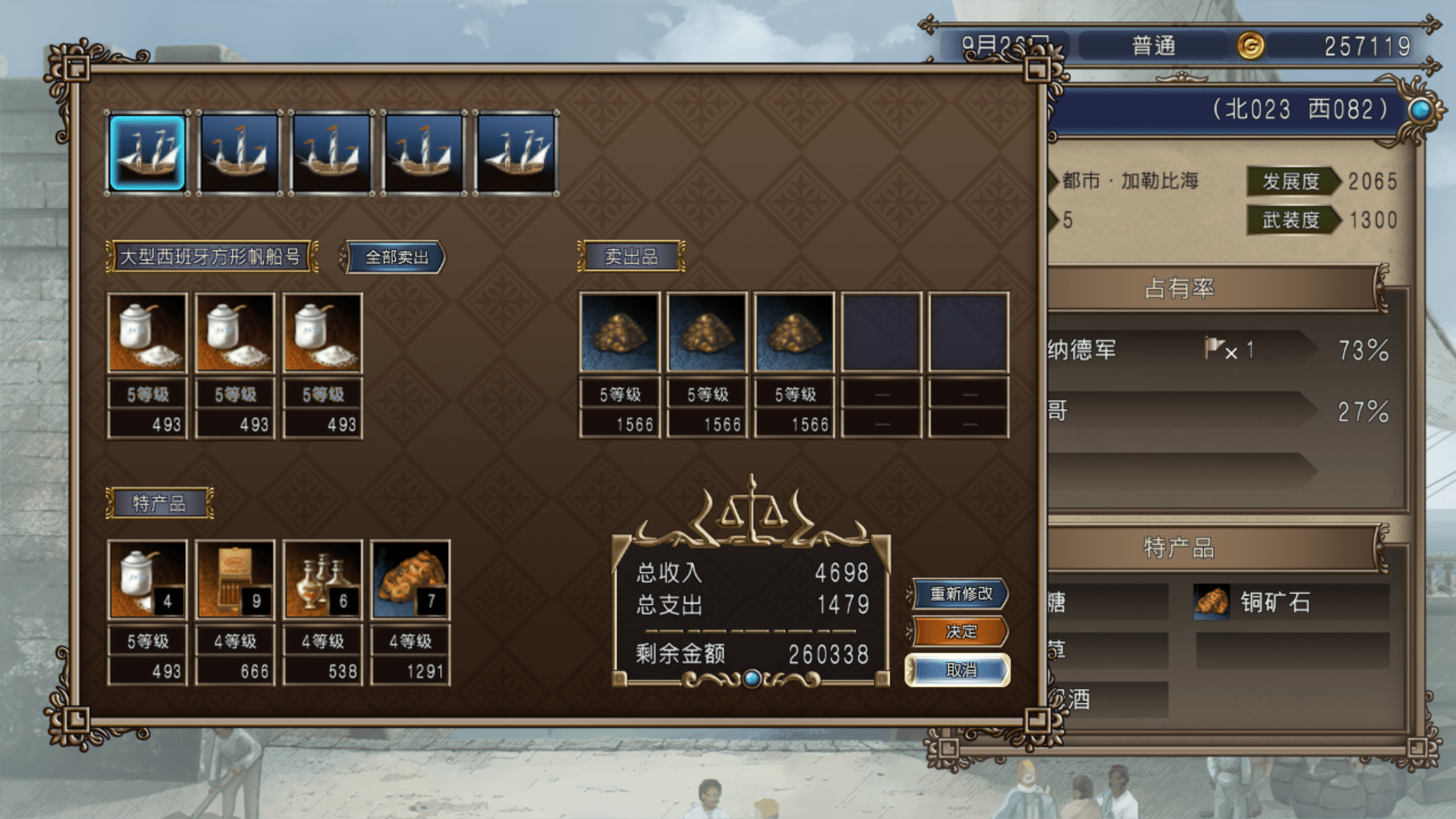The image size is (1456, 819).
Task: Confirm the trade with 决定
Action: click(961, 631)
